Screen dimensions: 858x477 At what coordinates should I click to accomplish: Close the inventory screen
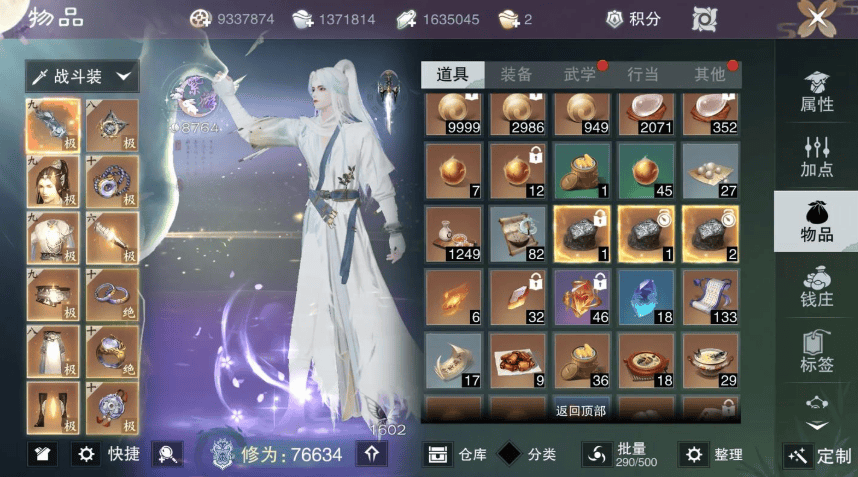[x=817, y=18]
